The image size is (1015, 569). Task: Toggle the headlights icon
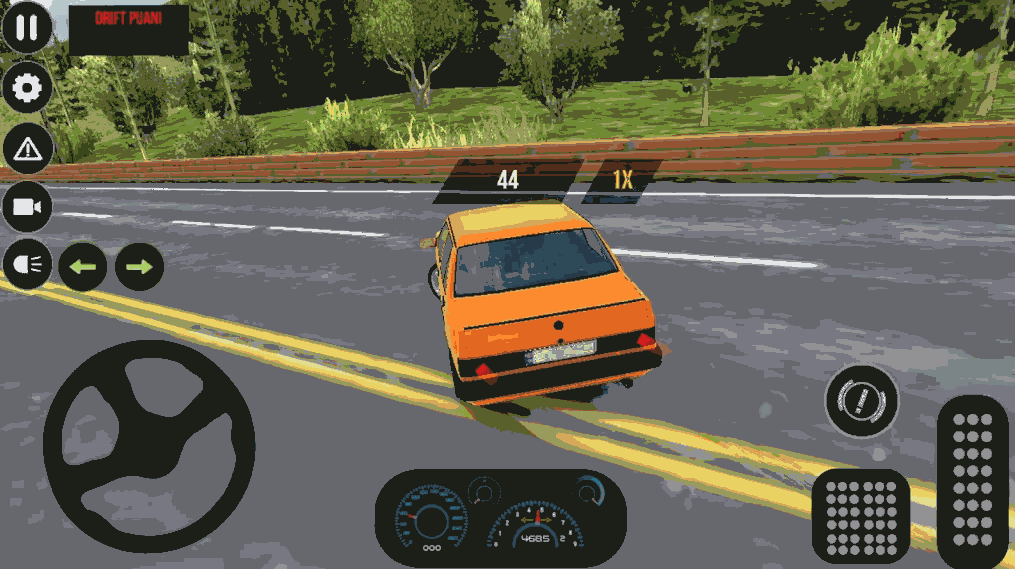(x=27, y=266)
